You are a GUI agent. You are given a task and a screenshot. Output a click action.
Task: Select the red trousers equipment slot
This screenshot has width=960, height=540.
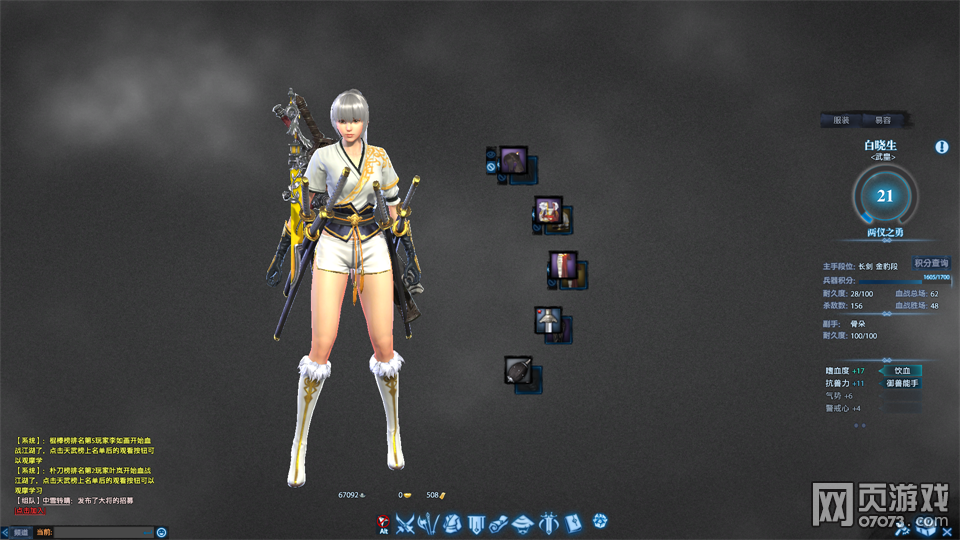click(562, 265)
